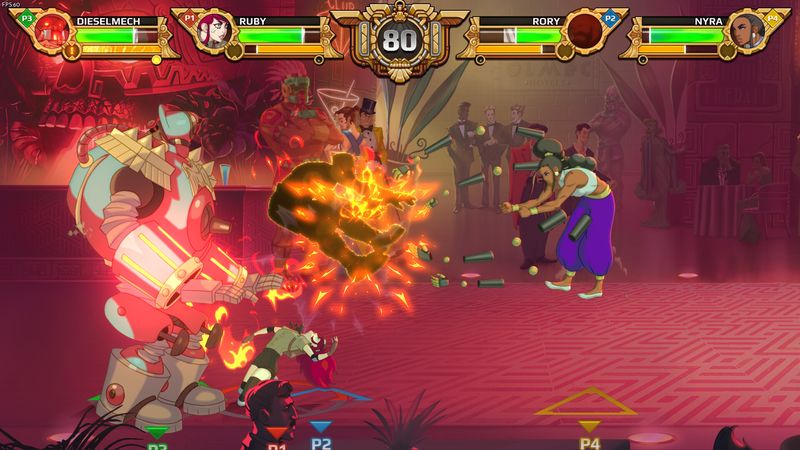This screenshot has height=450, width=800.
Task: Select DieselMech's red robot portrait
Action: [53, 31]
